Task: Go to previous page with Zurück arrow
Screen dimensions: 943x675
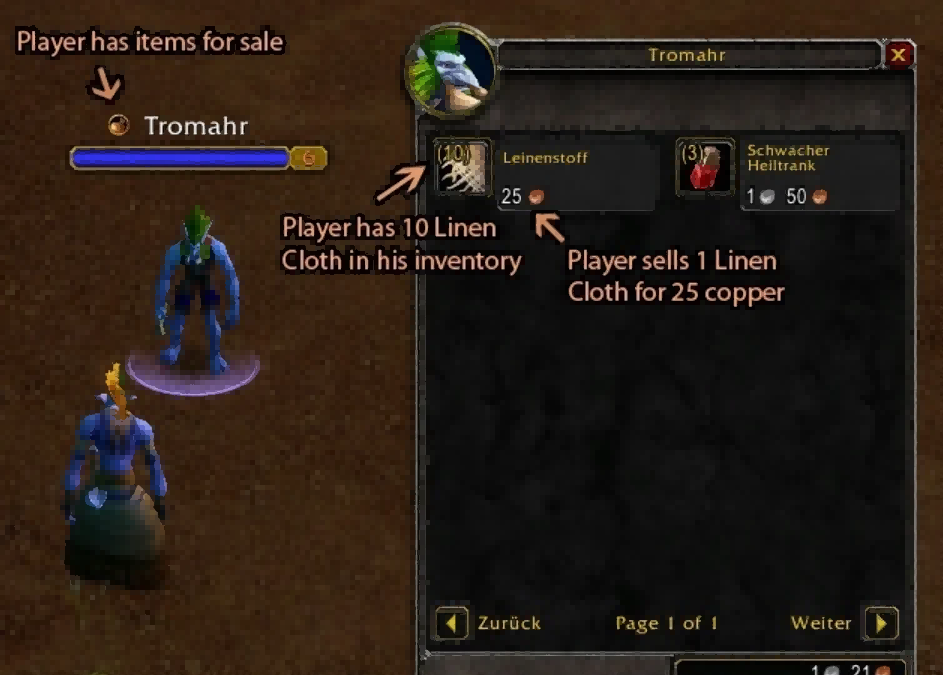Action: coord(451,624)
